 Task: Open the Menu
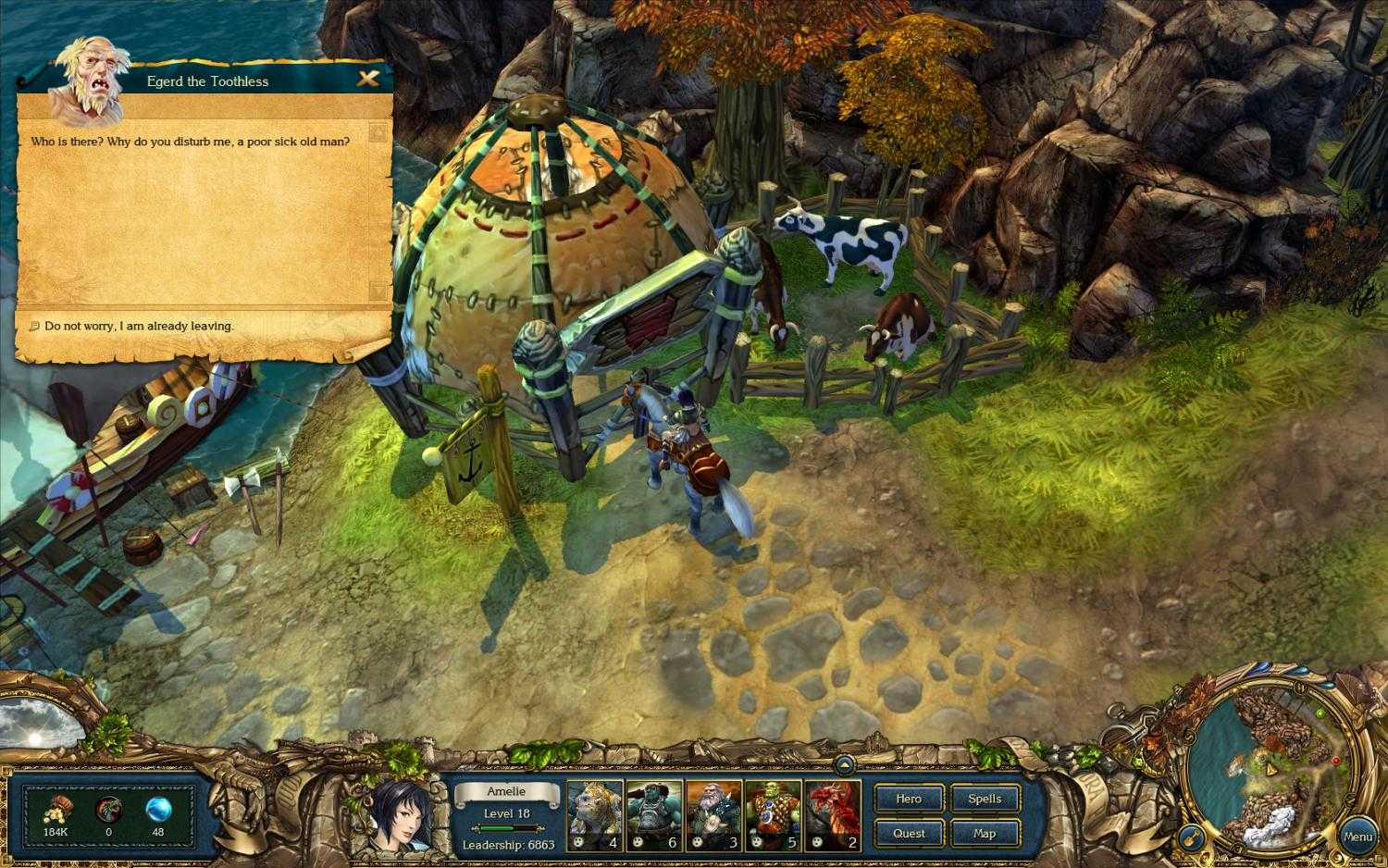point(1358,836)
